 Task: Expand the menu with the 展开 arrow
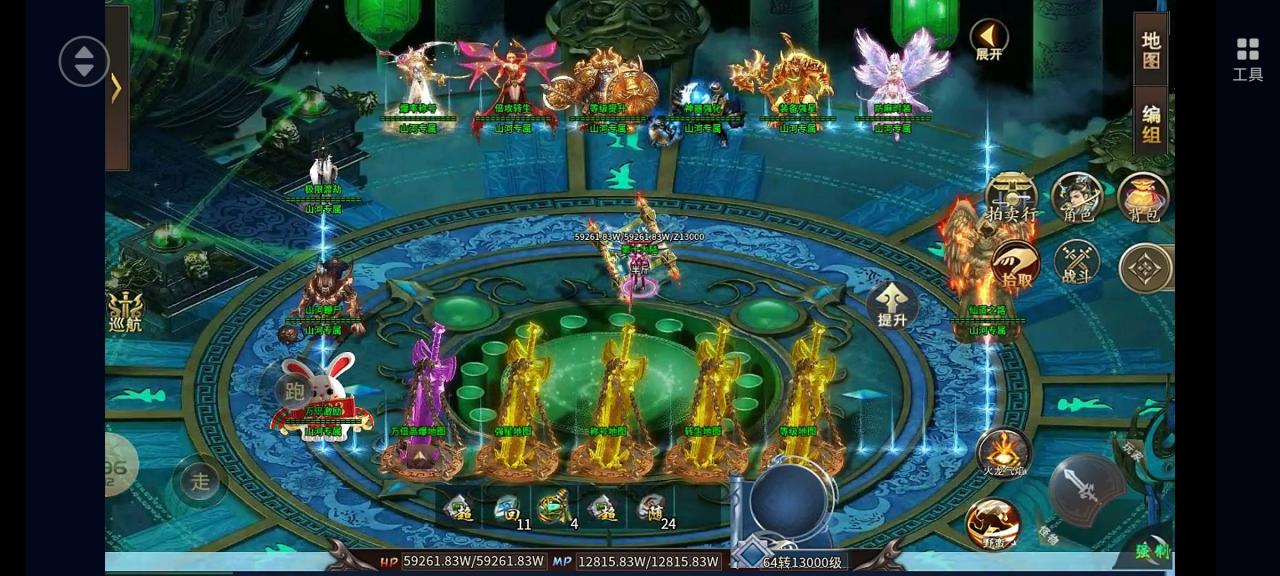point(989,40)
